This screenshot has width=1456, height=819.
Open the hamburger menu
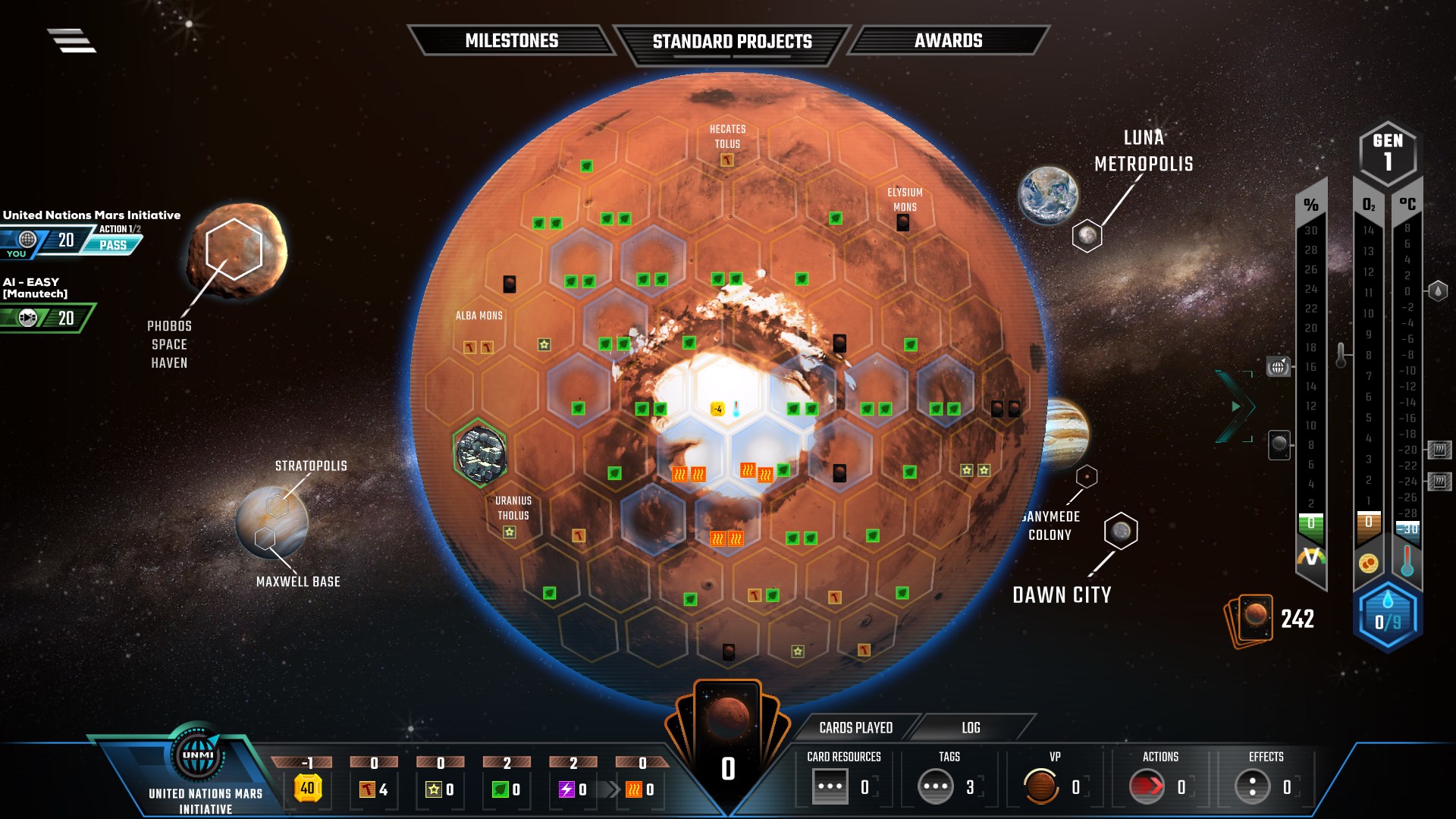[x=72, y=40]
